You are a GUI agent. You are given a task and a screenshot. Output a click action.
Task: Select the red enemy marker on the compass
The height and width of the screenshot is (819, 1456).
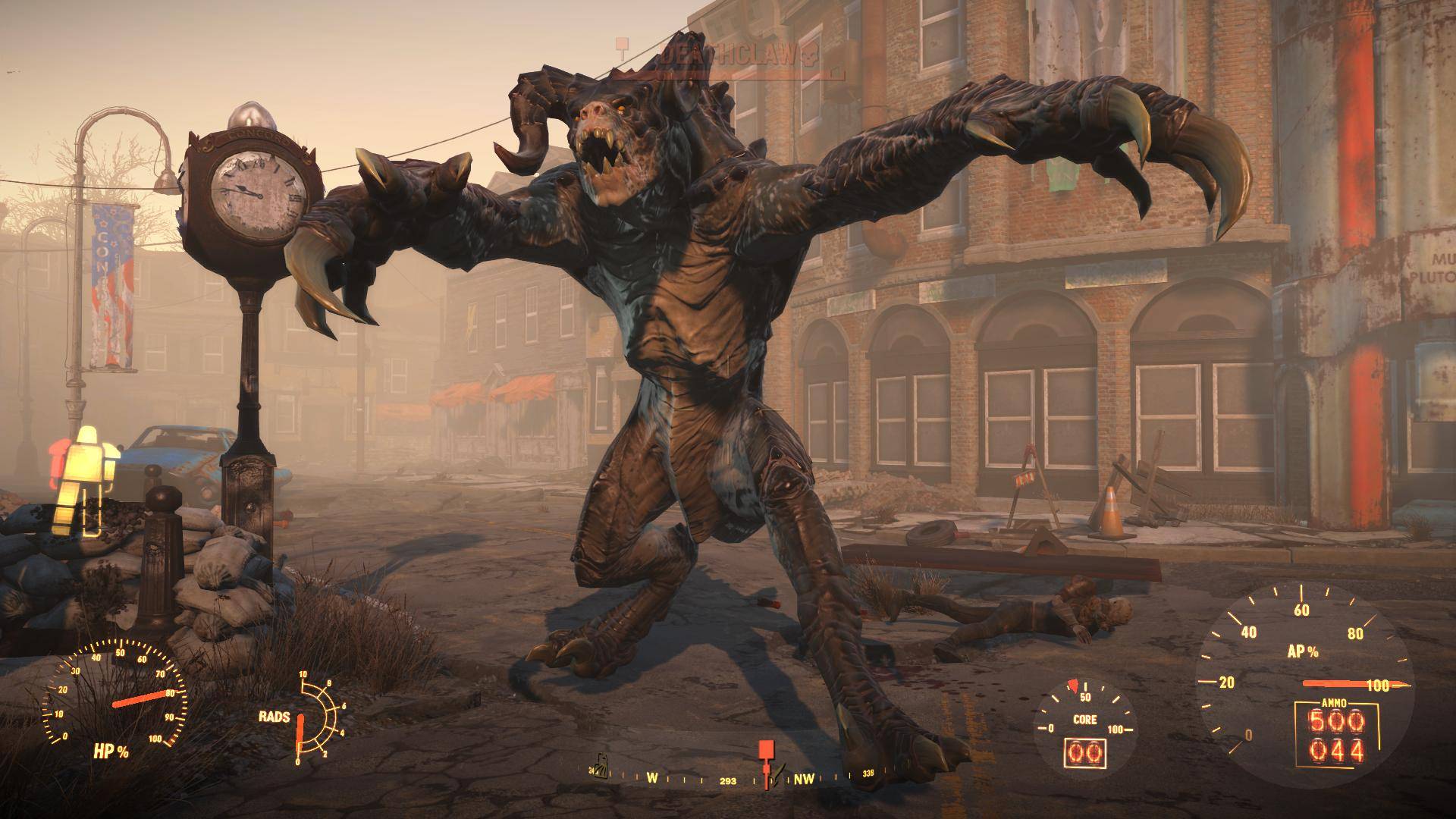pos(766,751)
